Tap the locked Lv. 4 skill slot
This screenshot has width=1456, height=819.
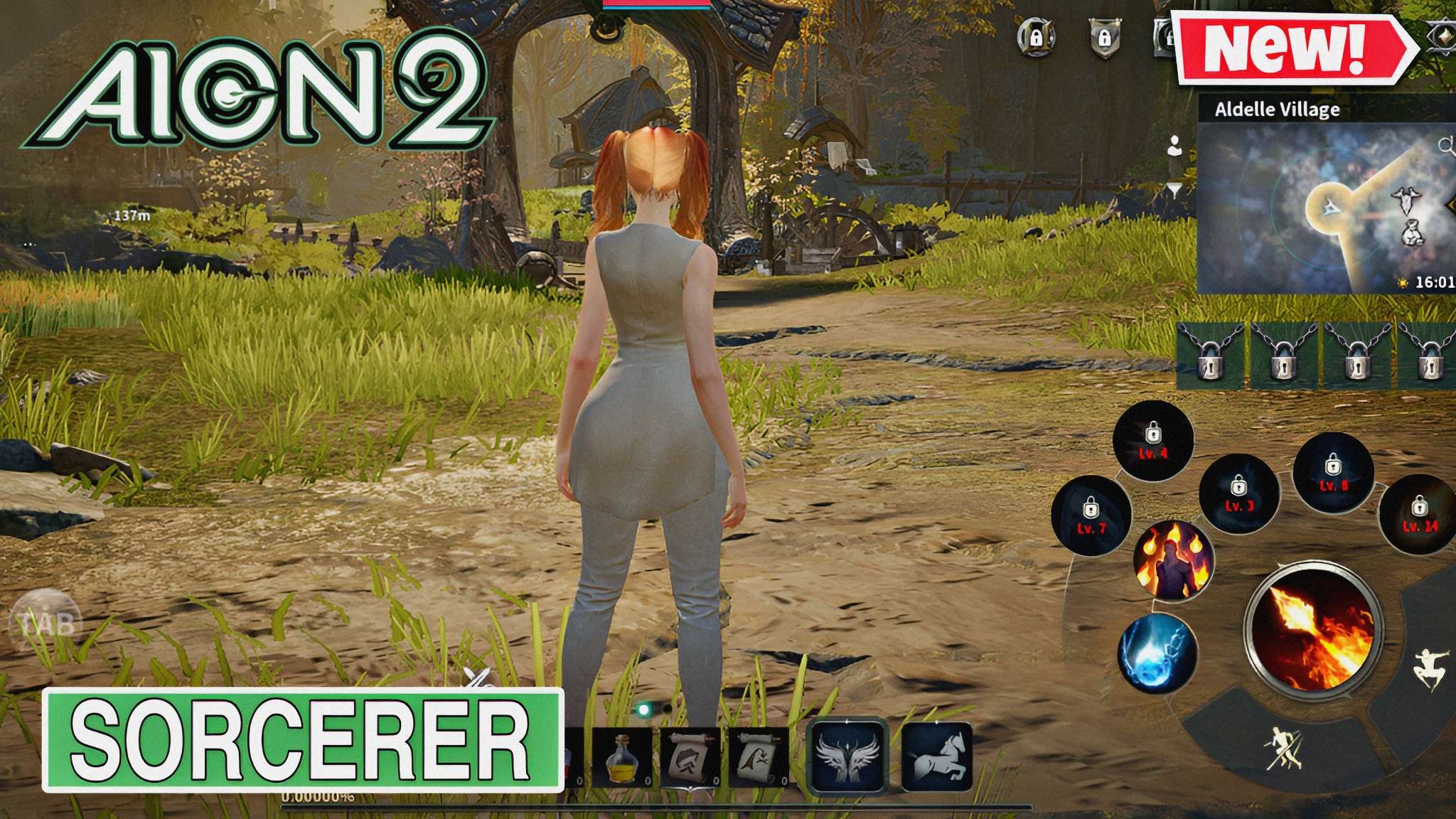(1152, 441)
